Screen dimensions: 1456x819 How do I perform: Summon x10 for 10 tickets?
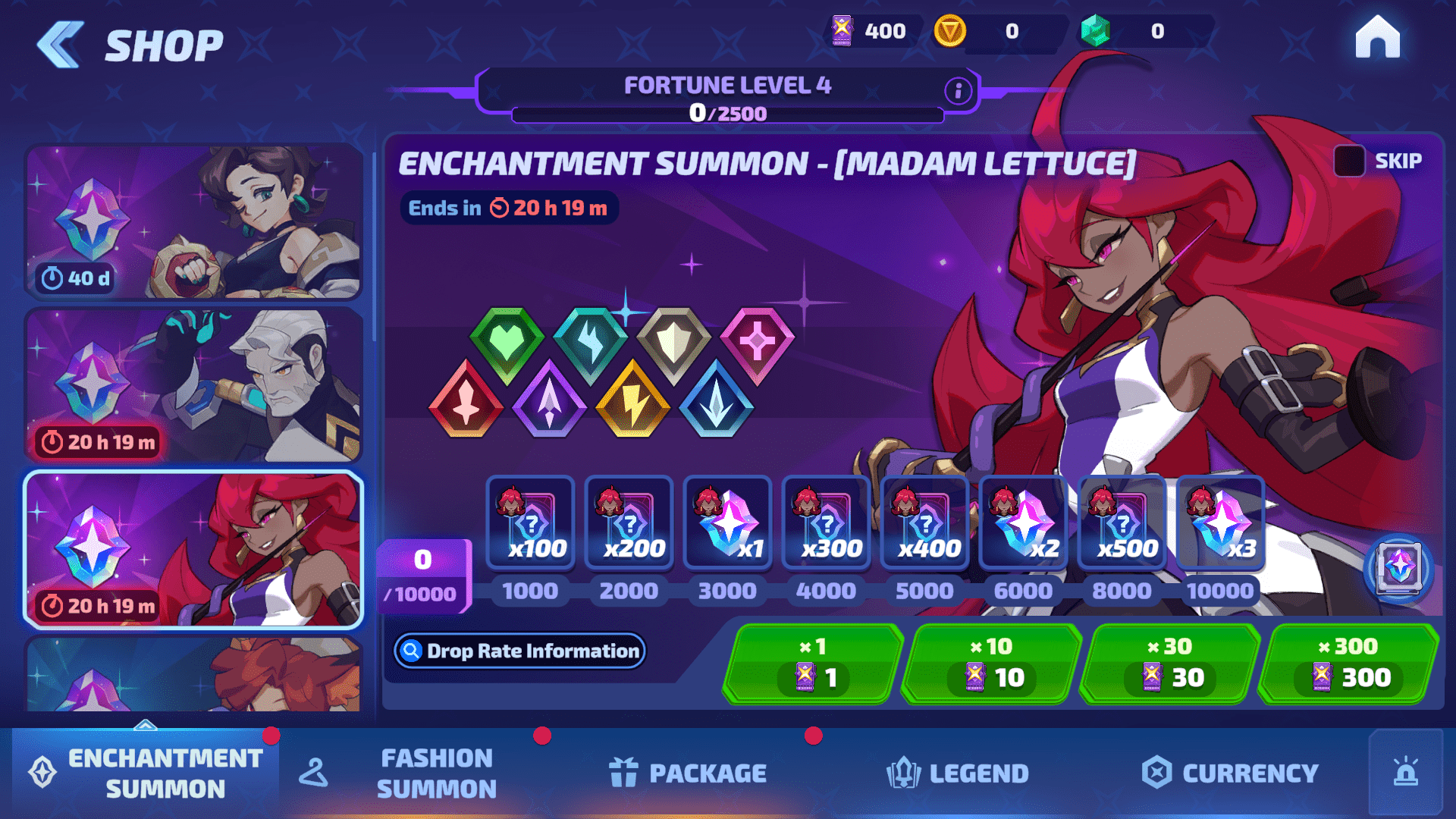(x=992, y=664)
